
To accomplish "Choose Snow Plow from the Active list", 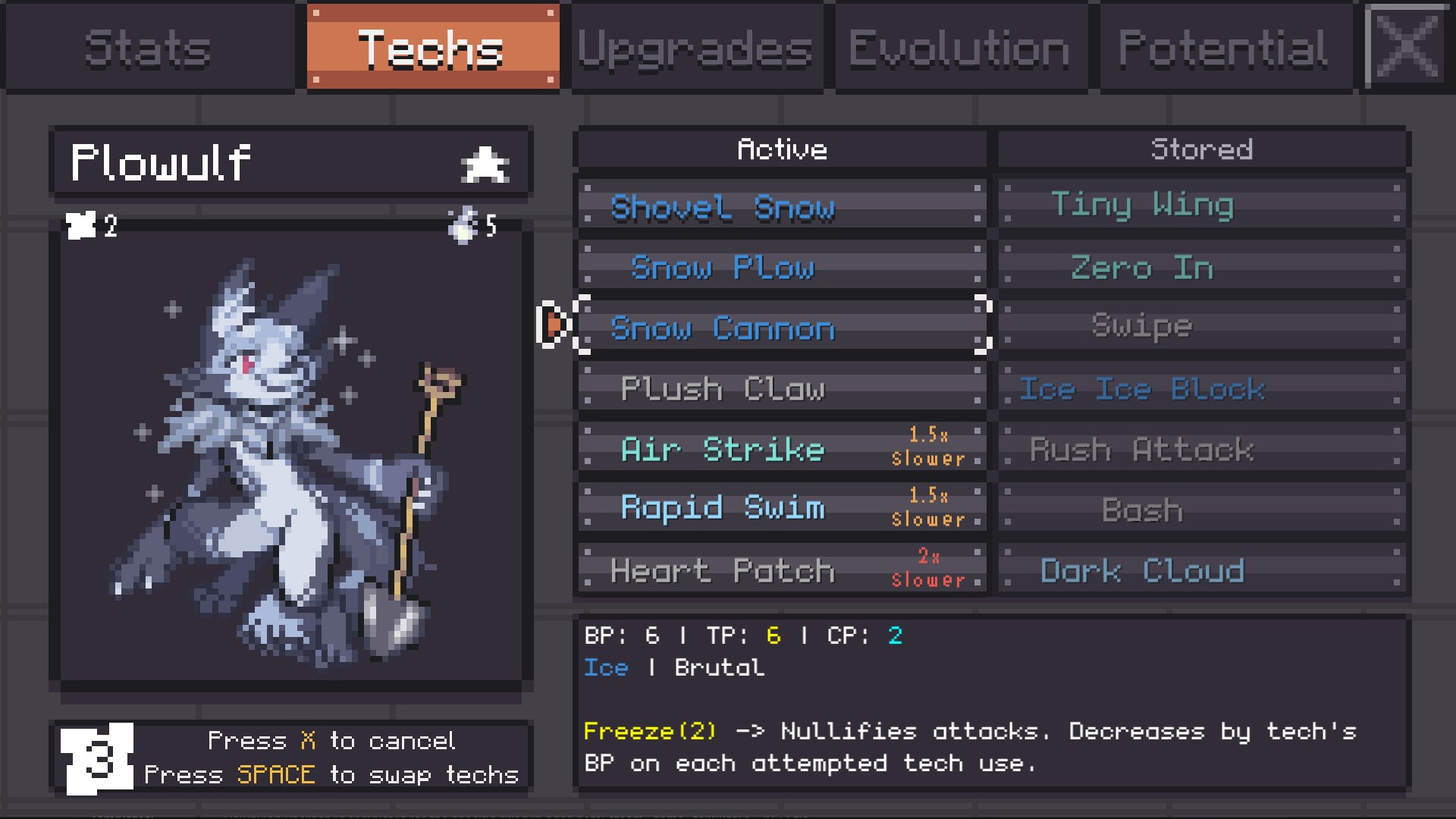I will [x=781, y=267].
